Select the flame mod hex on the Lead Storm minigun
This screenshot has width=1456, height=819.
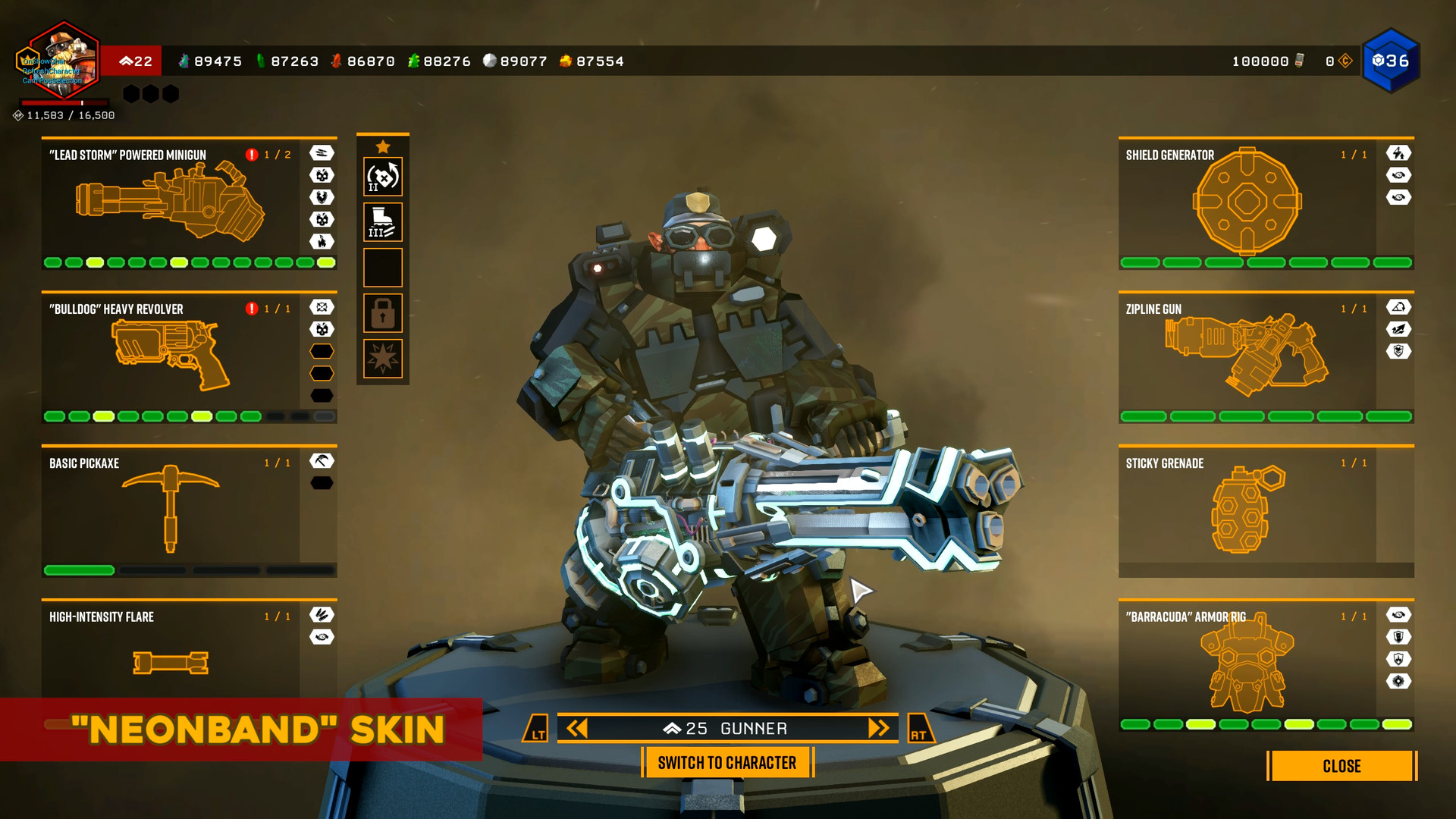(x=322, y=241)
